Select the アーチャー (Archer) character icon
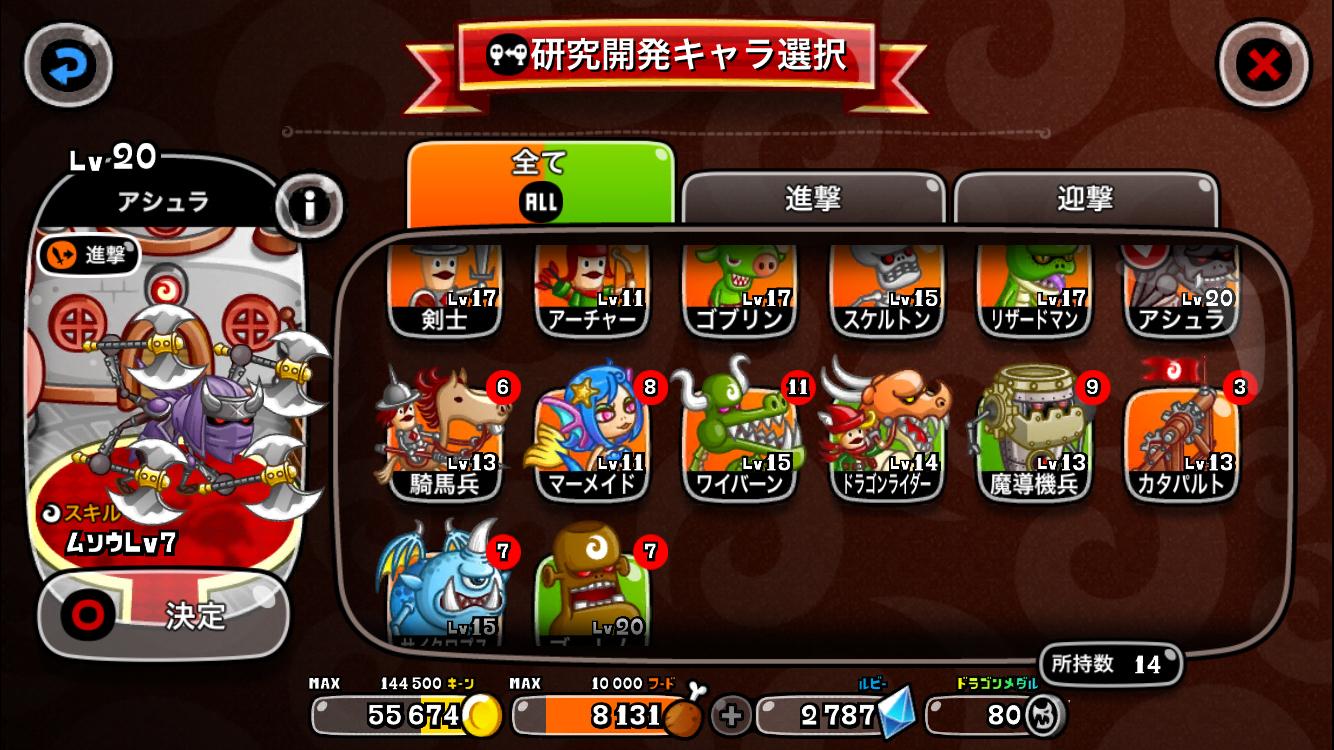This screenshot has height=750, width=1334. click(x=592, y=290)
